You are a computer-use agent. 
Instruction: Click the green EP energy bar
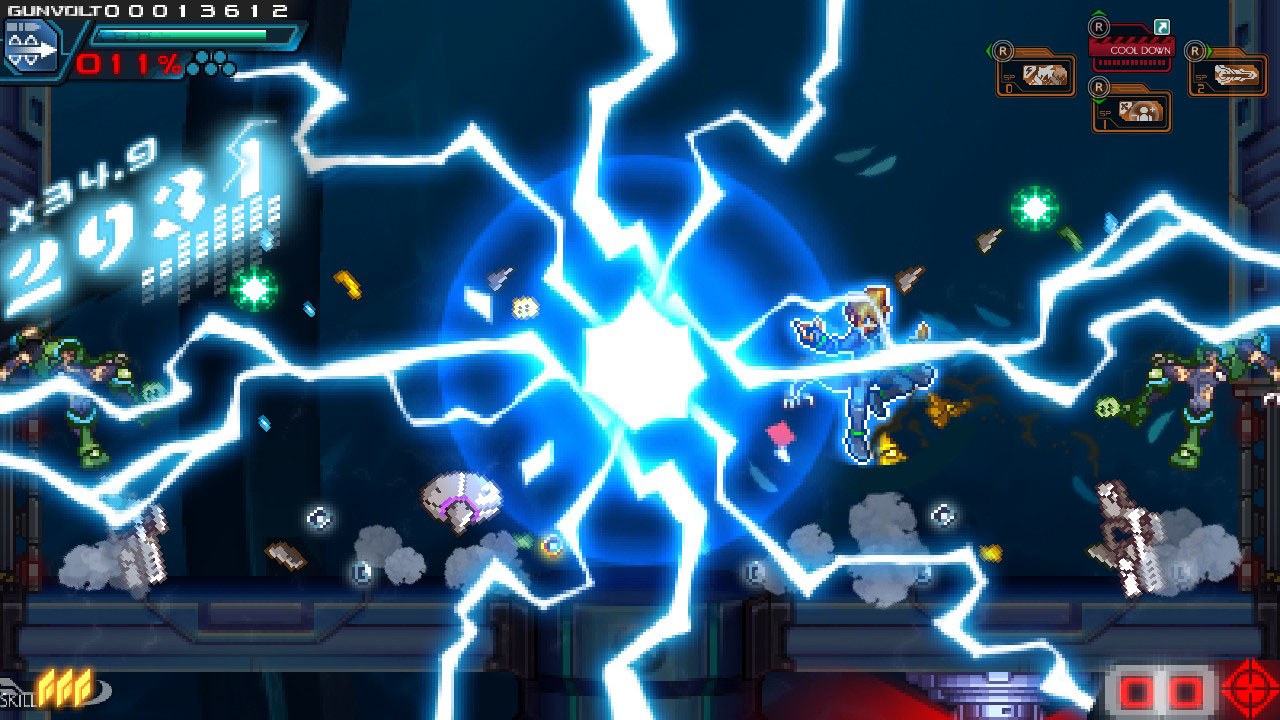[180, 33]
